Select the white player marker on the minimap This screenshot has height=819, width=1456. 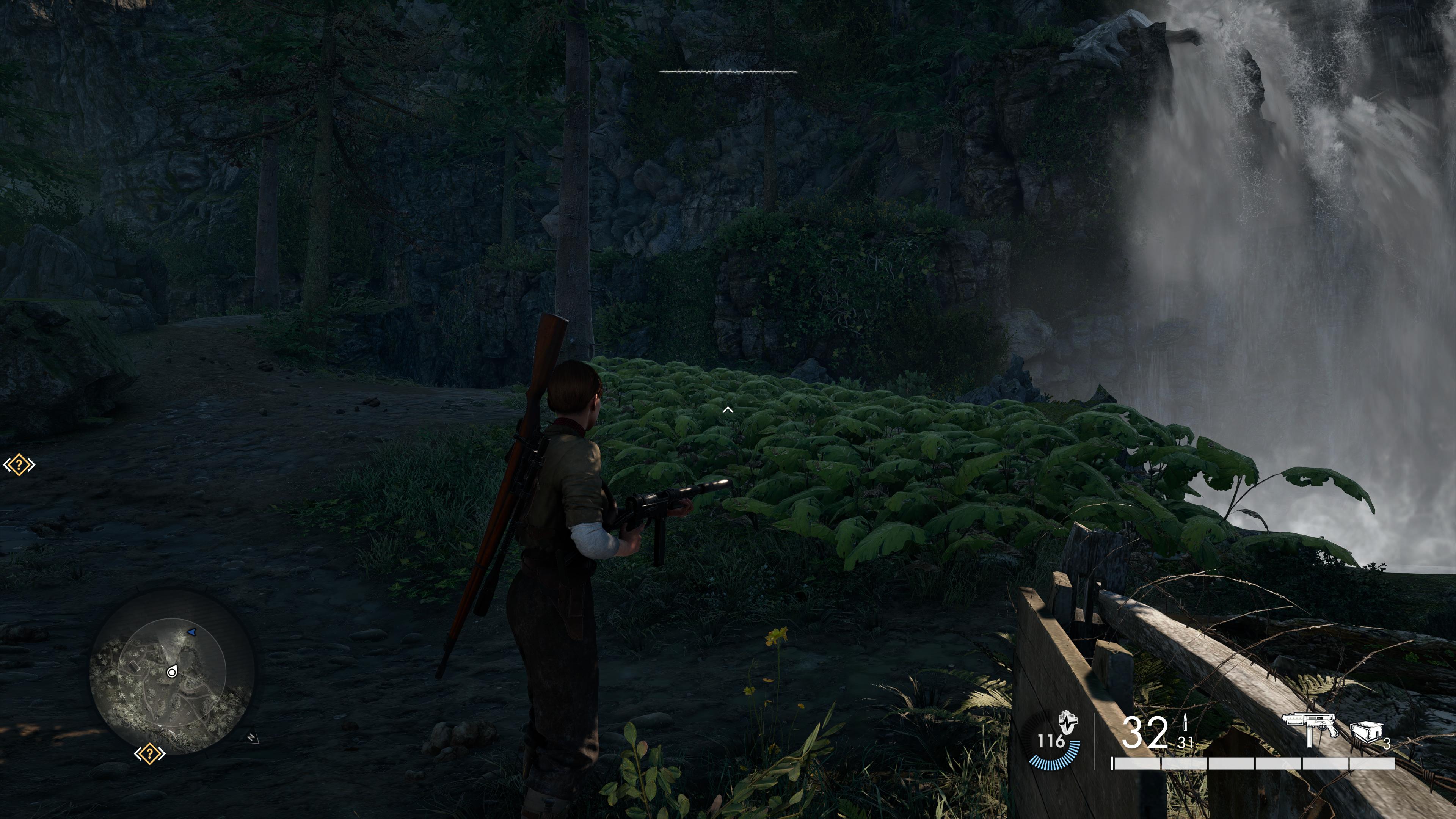172,672
